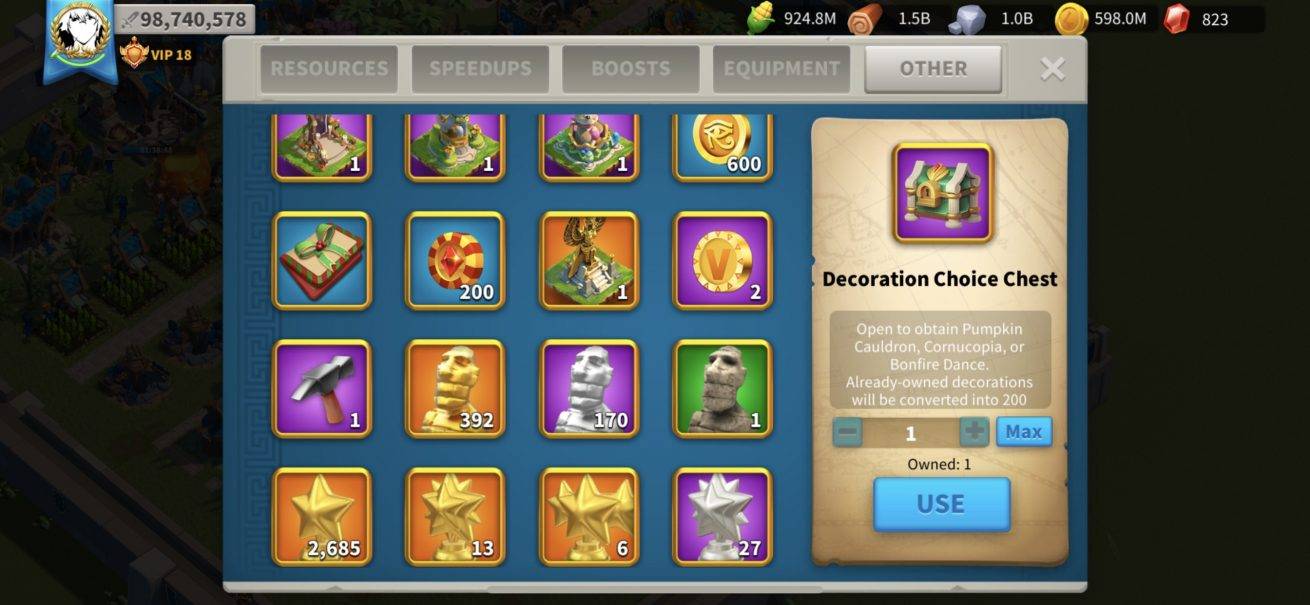Select the stone head statue item
The image size is (1310, 605).
click(x=722, y=388)
